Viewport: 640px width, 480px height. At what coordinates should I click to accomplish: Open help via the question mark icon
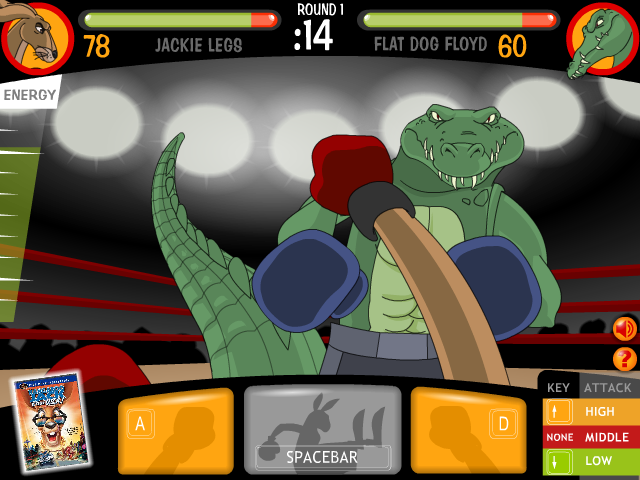(625, 359)
